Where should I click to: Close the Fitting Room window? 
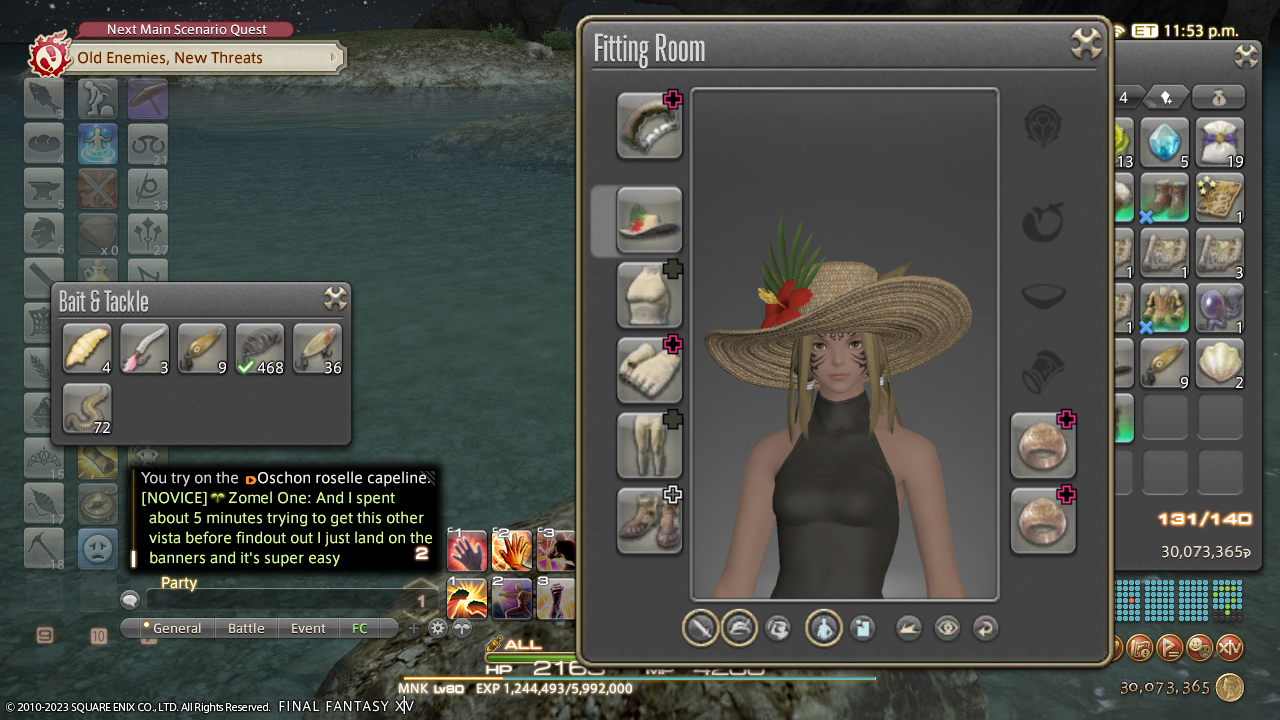(x=1085, y=44)
